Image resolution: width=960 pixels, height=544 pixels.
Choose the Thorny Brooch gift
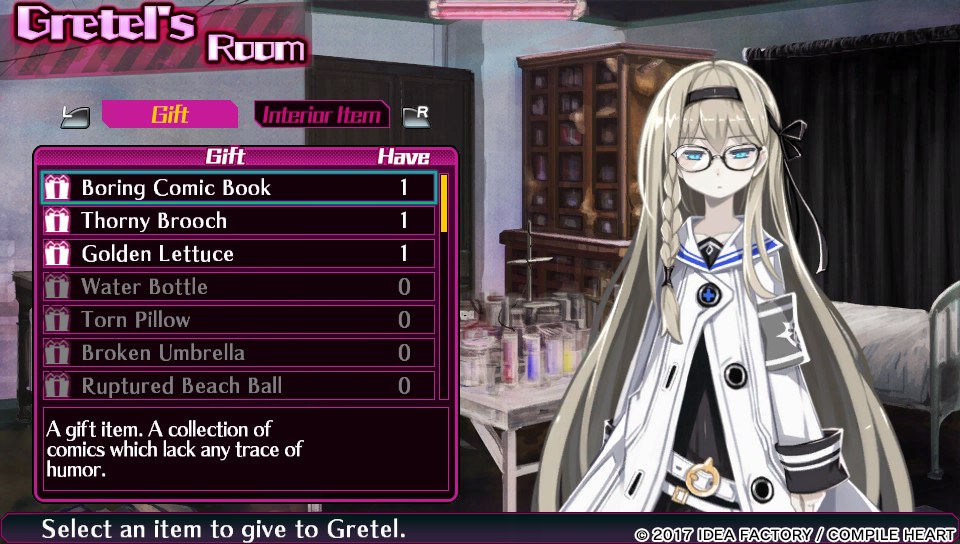click(238, 221)
